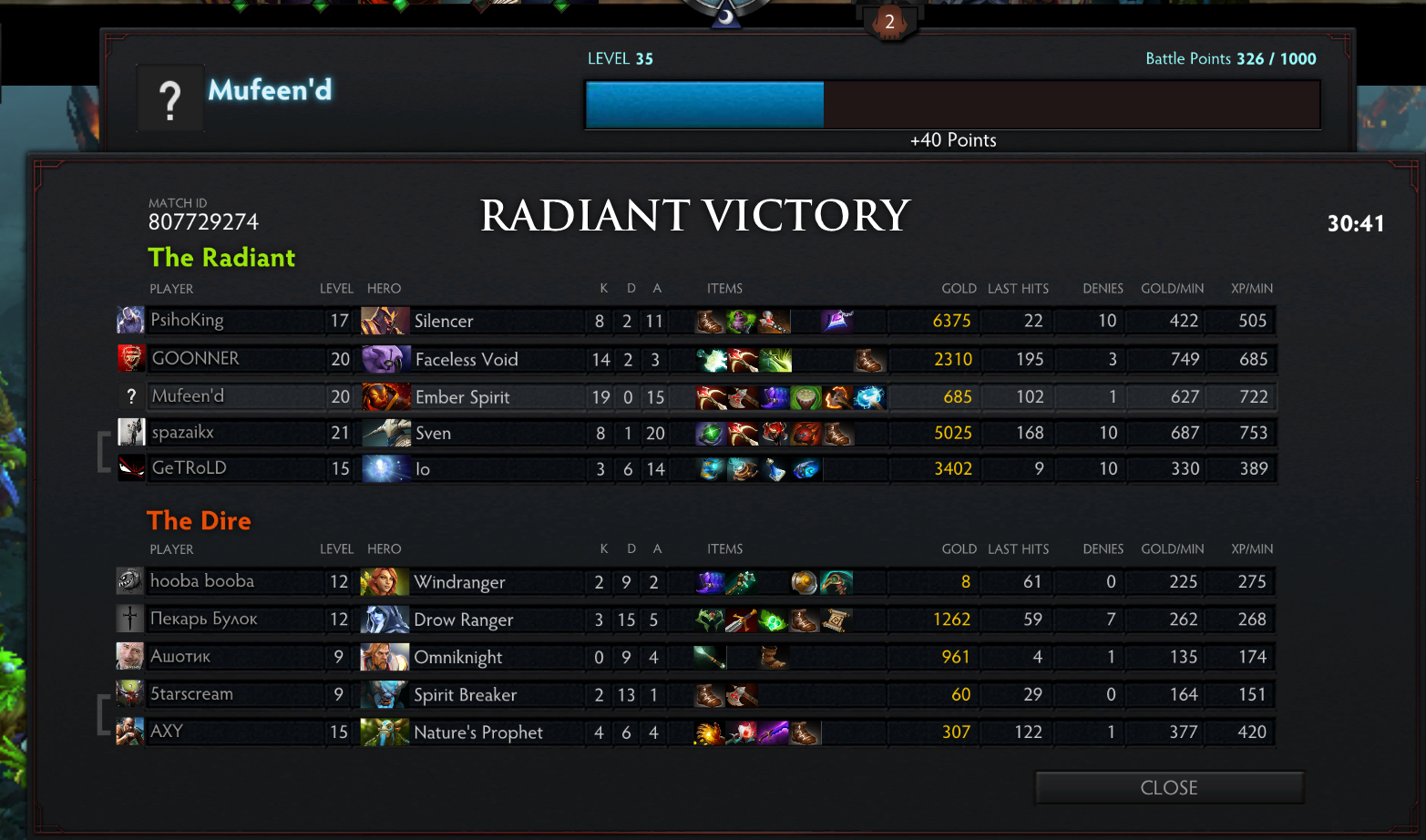Click Drow Ranger's hero portrait
The height and width of the screenshot is (840, 1426).
pos(385,620)
